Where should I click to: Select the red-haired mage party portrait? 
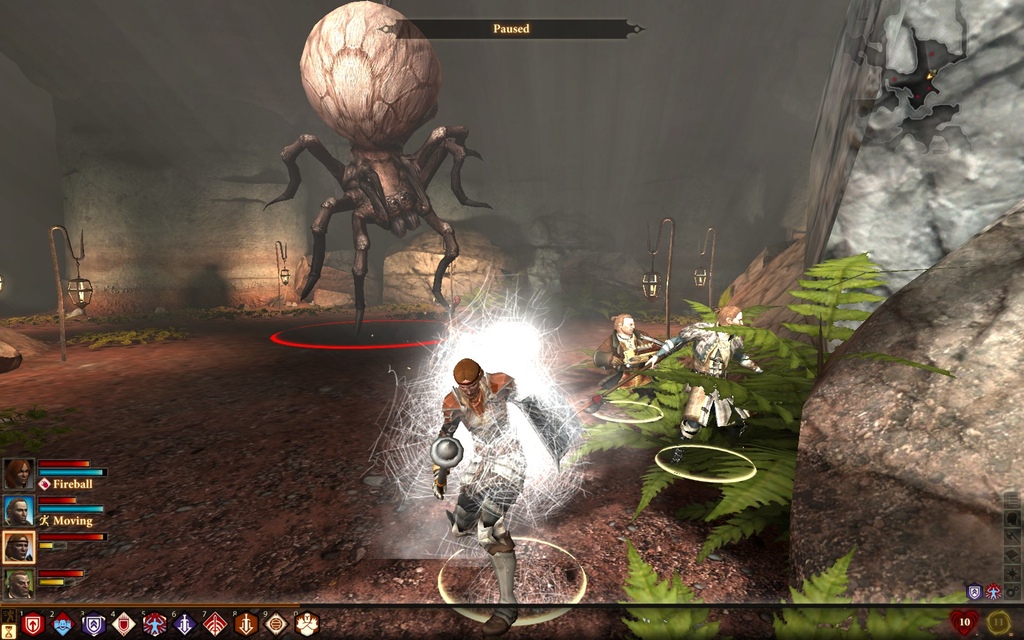18,473
